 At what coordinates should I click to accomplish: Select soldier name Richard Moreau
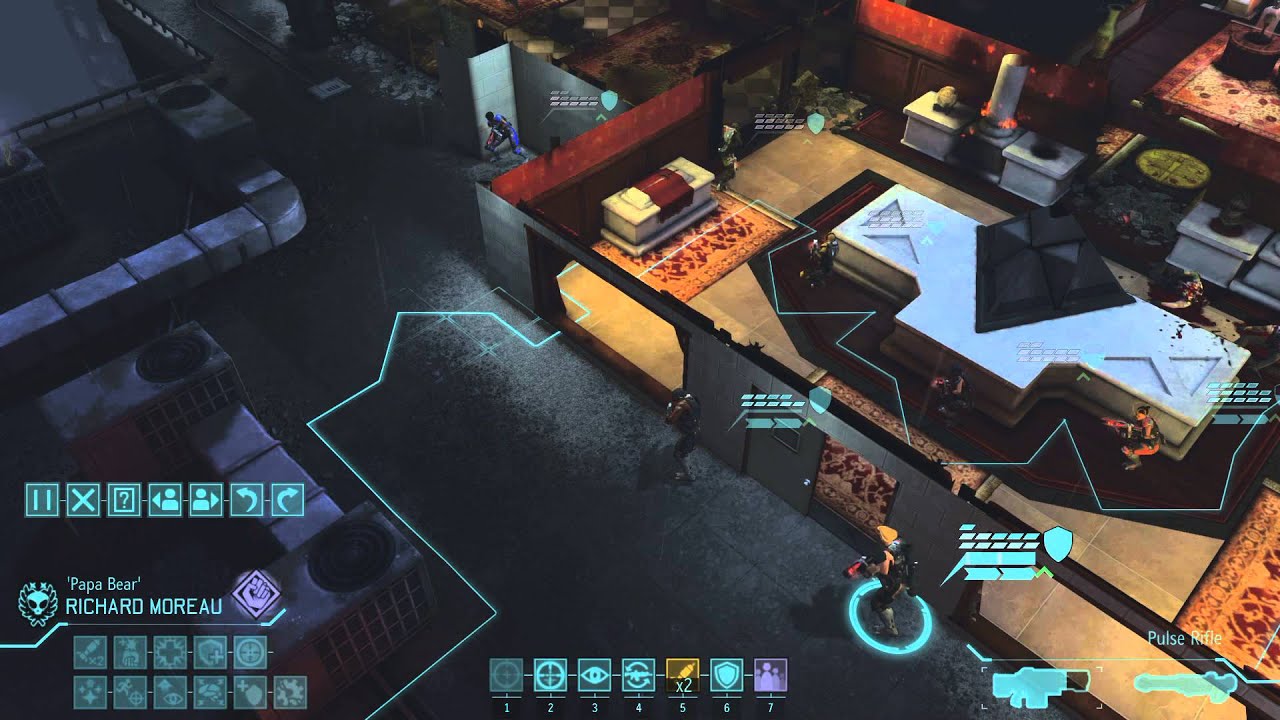click(x=144, y=606)
